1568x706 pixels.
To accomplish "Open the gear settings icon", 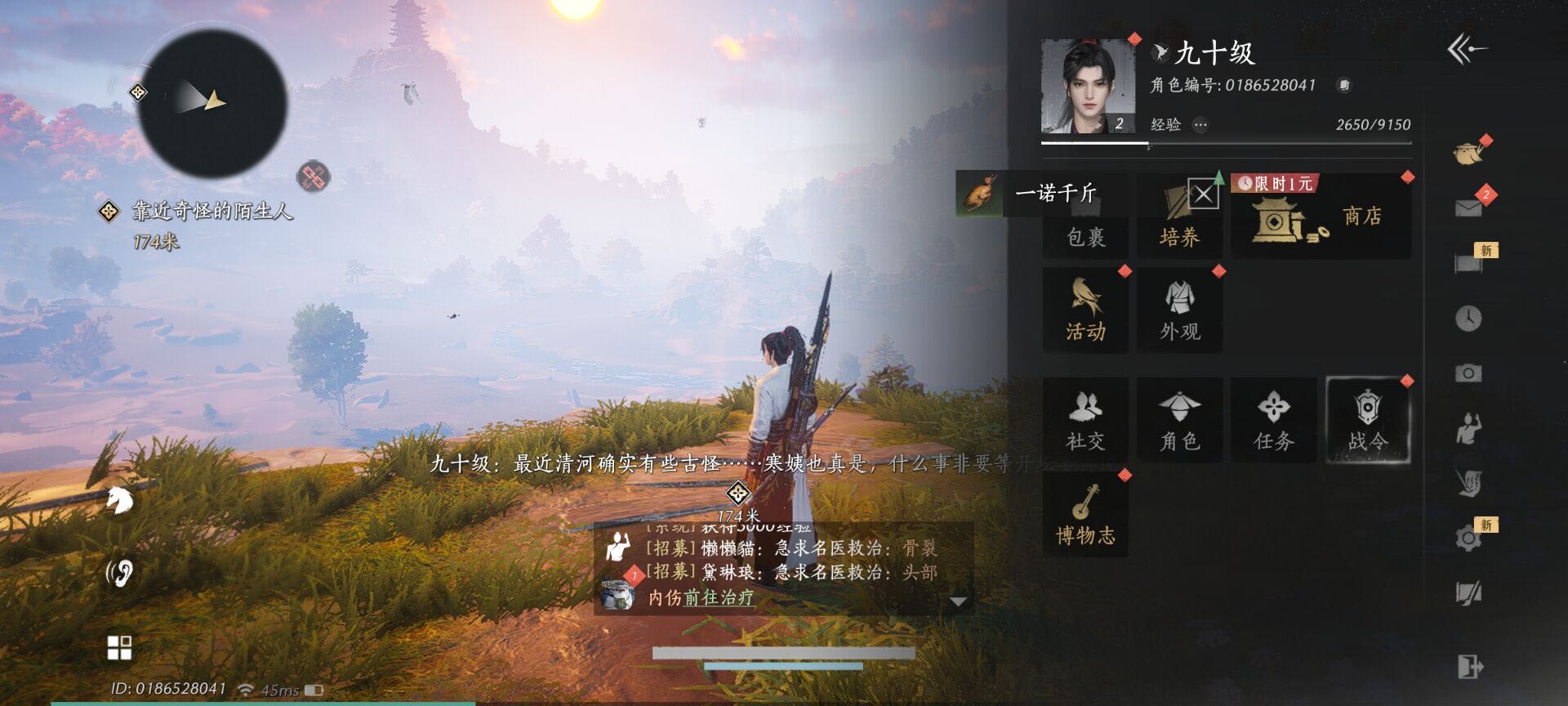I will (1468, 538).
